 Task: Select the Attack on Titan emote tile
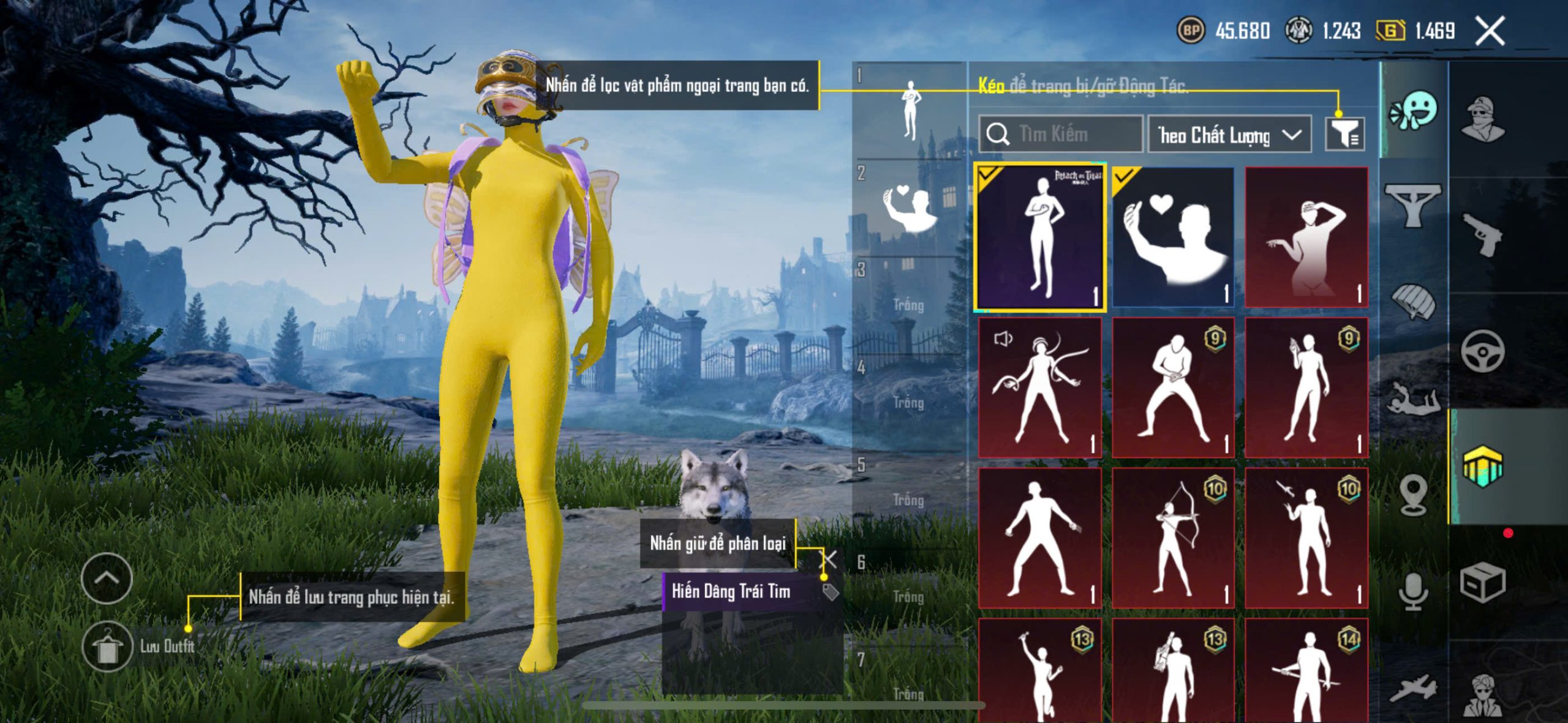coord(1040,237)
